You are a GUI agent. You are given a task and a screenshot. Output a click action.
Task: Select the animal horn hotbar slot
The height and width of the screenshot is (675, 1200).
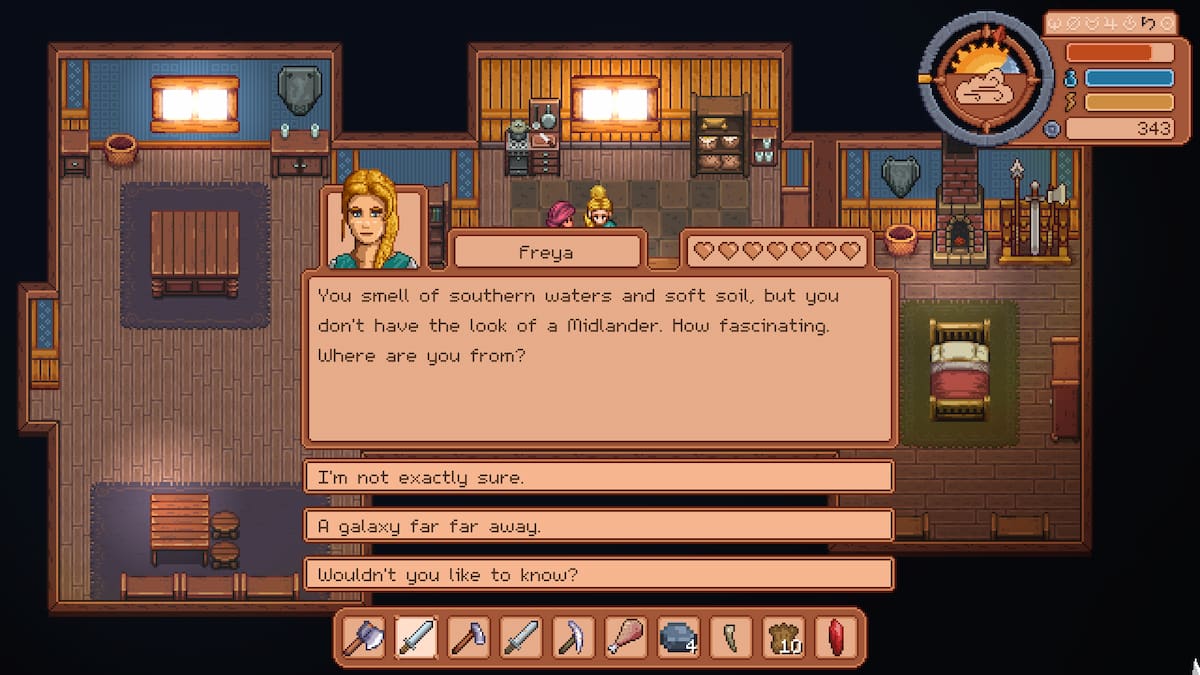coord(729,637)
